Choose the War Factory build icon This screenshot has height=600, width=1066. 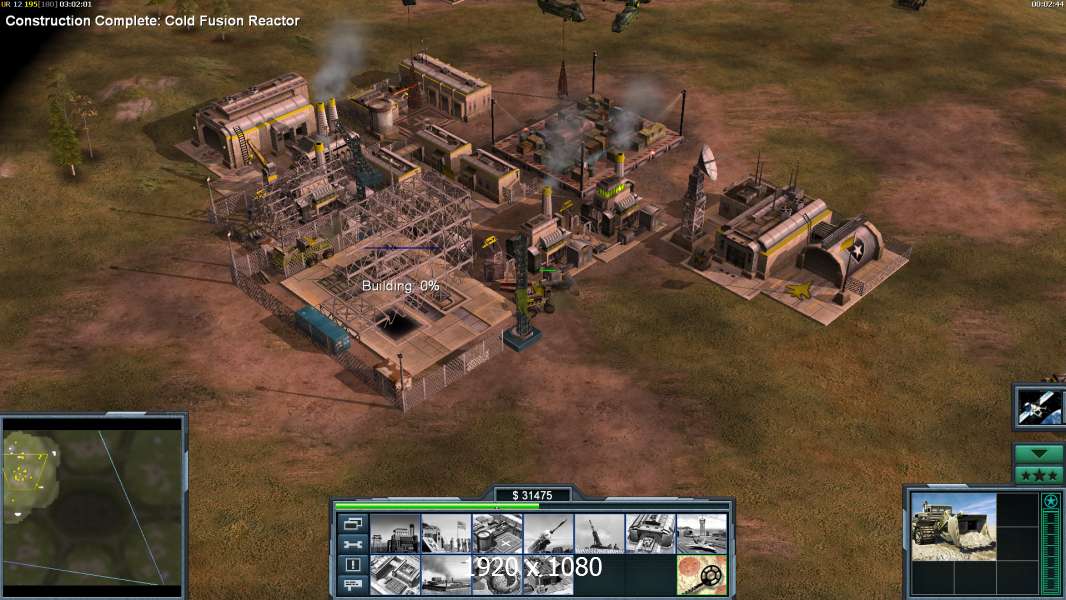[x=650, y=534]
